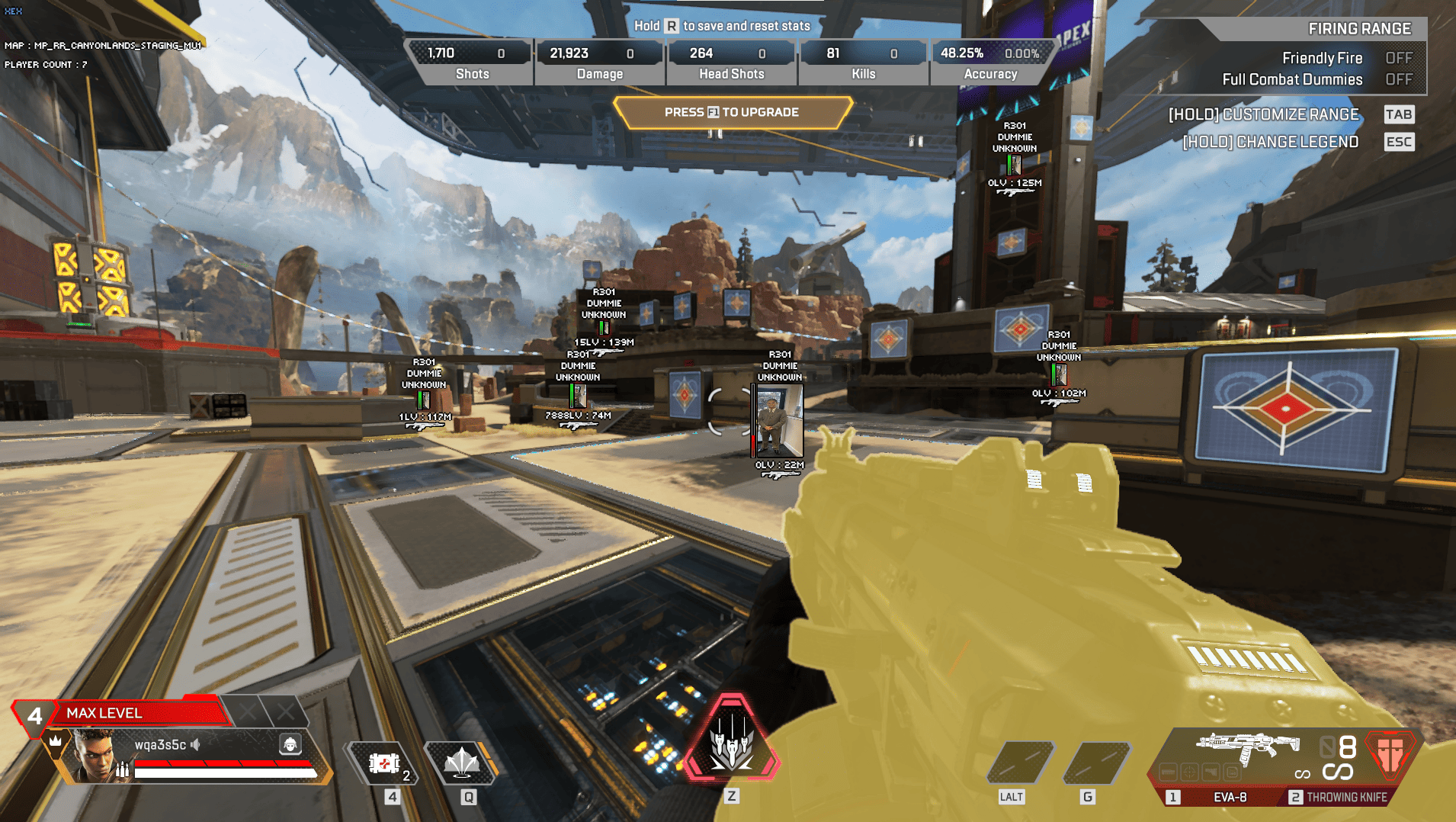
Task: Select the healing item slot
Action: [383, 763]
